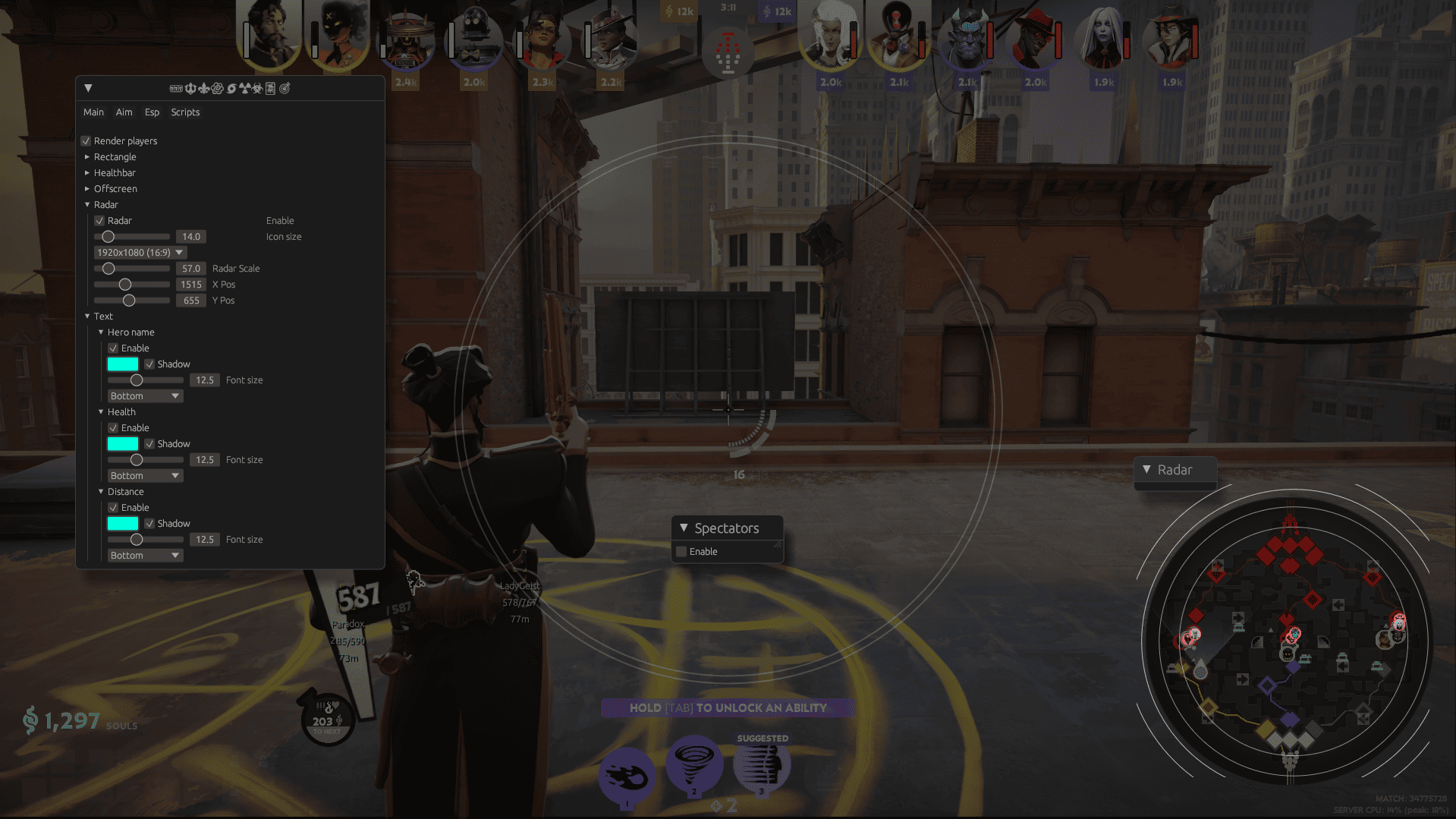Toggle the Render players checkbox
This screenshot has width=1456, height=819.
86,141
